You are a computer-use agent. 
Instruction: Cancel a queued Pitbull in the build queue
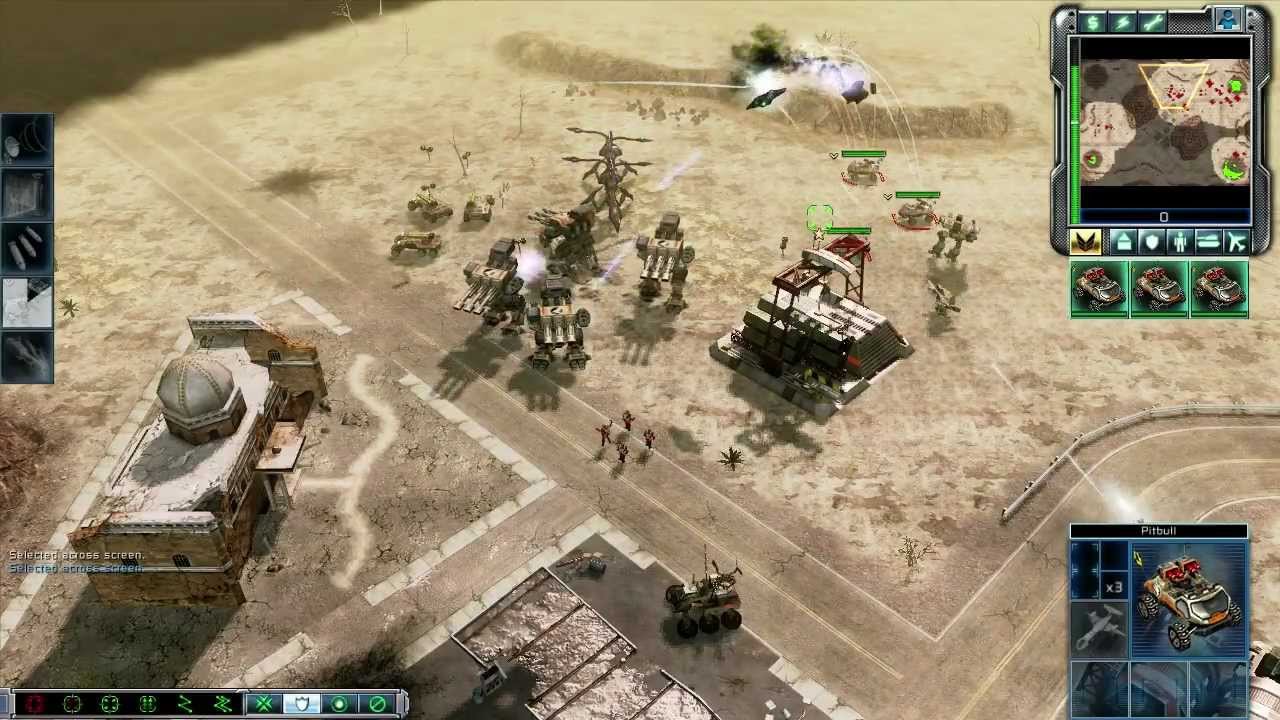(x=1100, y=289)
